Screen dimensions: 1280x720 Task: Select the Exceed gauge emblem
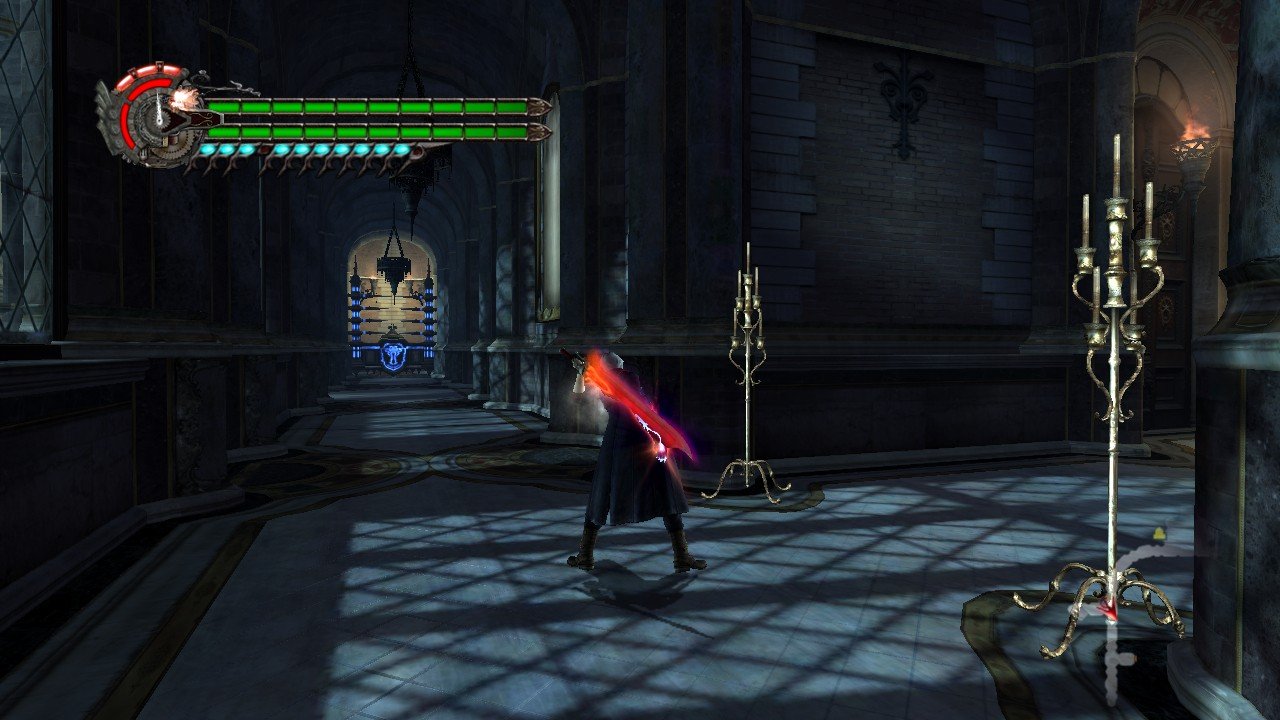pyautogui.click(x=152, y=115)
